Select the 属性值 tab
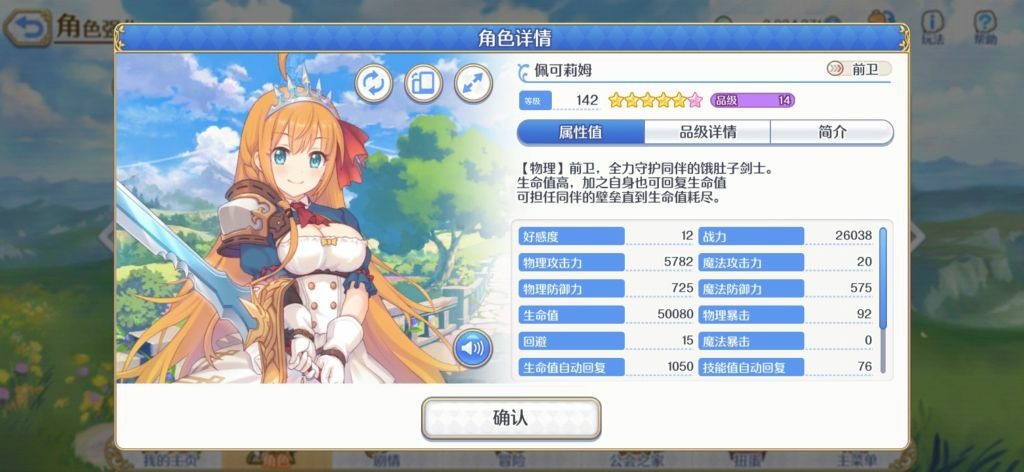The image size is (1024, 472). [x=581, y=133]
